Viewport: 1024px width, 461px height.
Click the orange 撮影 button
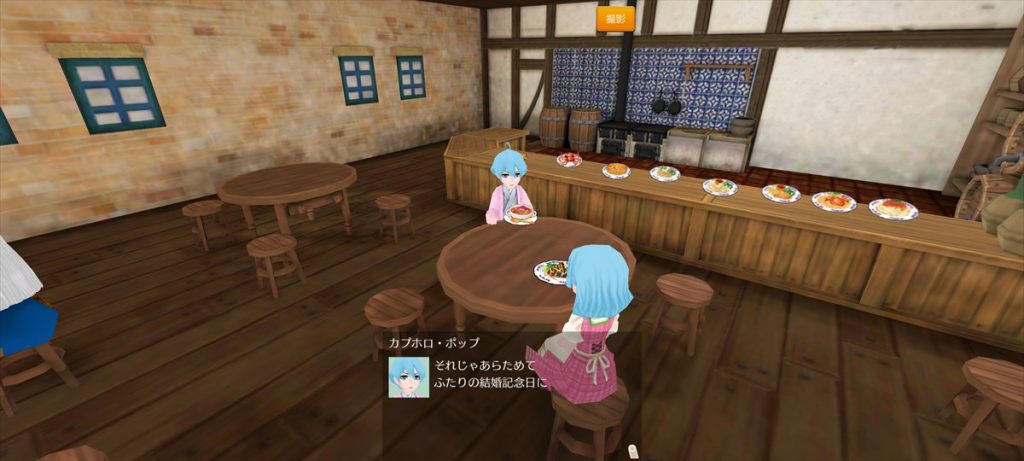(616, 18)
